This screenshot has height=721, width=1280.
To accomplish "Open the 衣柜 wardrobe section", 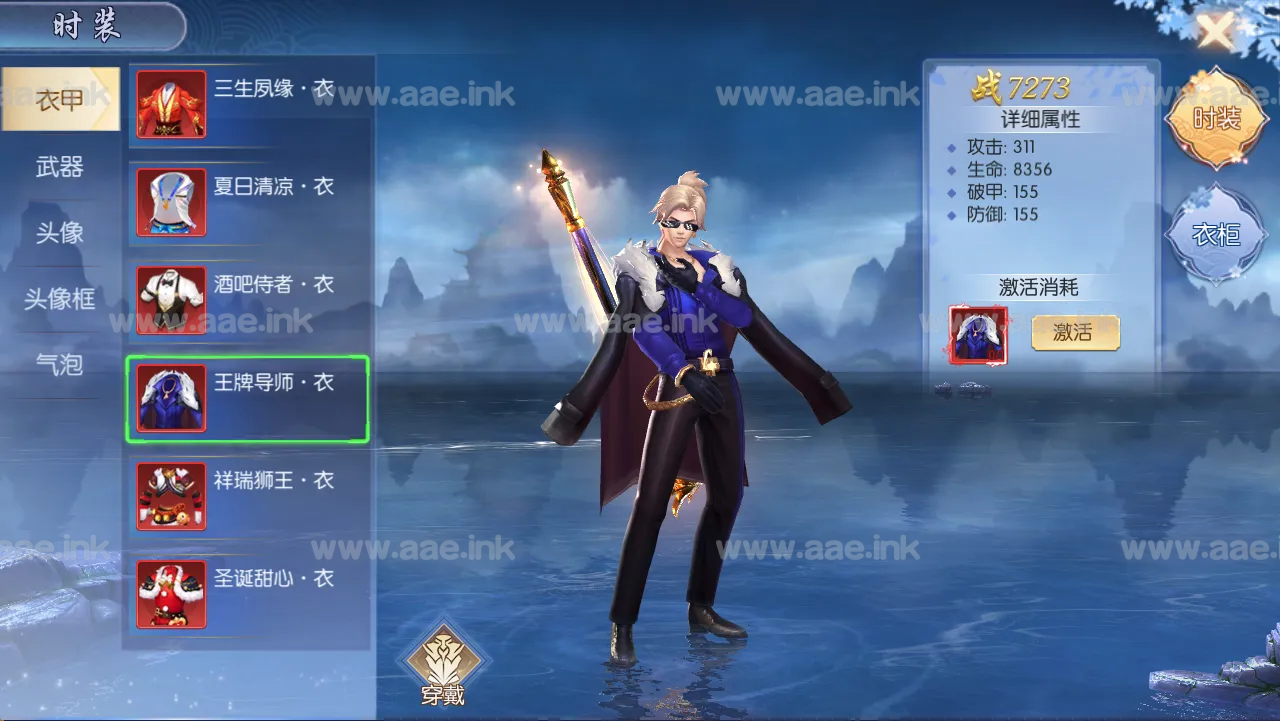I will click(x=1216, y=234).
